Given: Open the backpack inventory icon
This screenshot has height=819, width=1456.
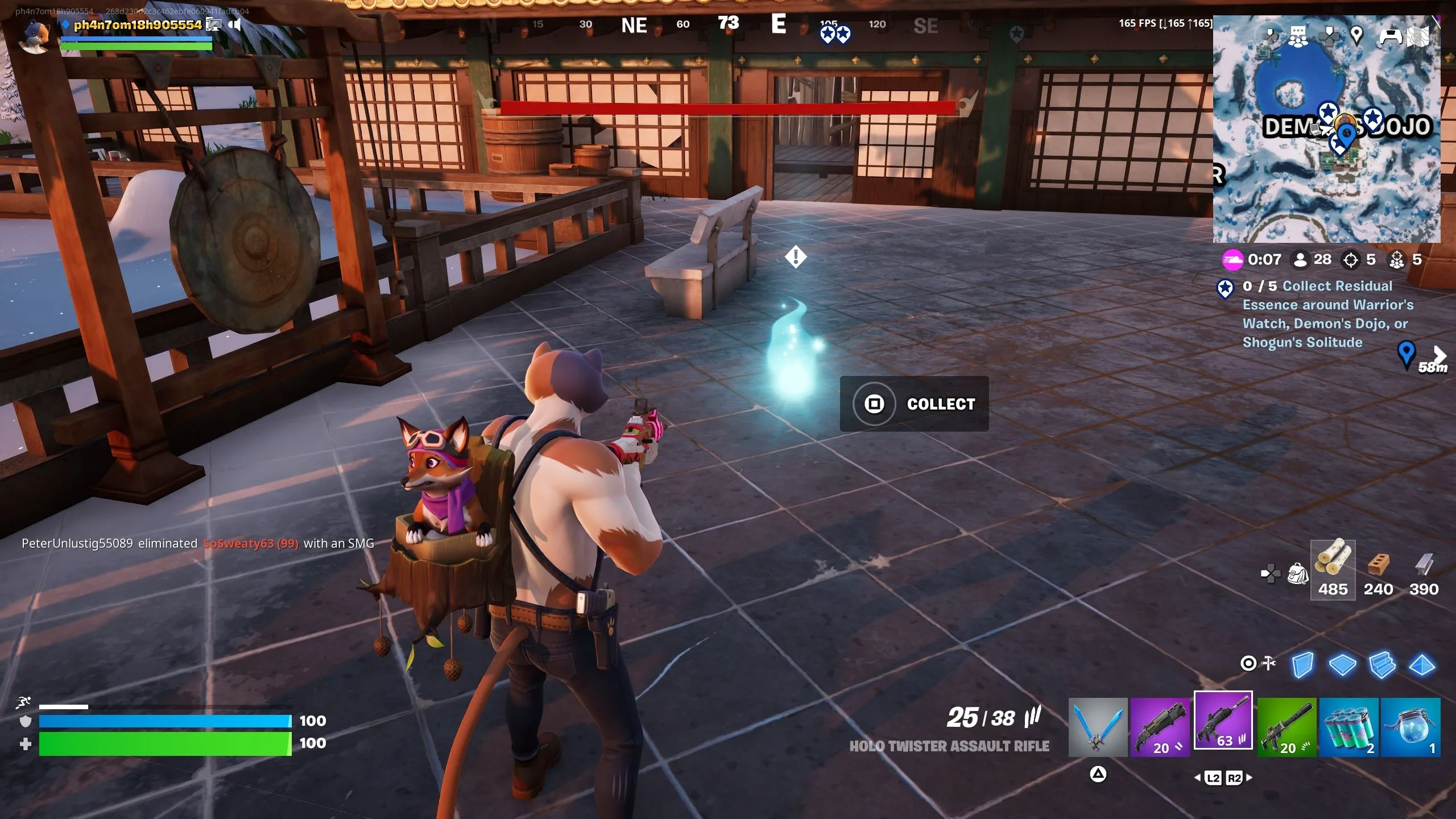Looking at the screenshot, I should (1297, 573).
